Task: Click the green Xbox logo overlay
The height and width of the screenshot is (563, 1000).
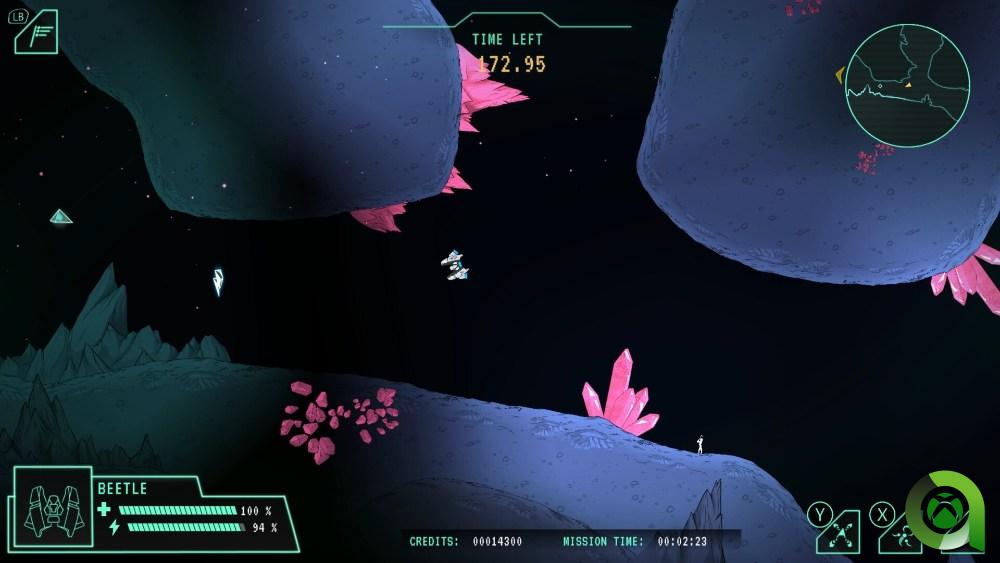Action: tap(944, 514)
